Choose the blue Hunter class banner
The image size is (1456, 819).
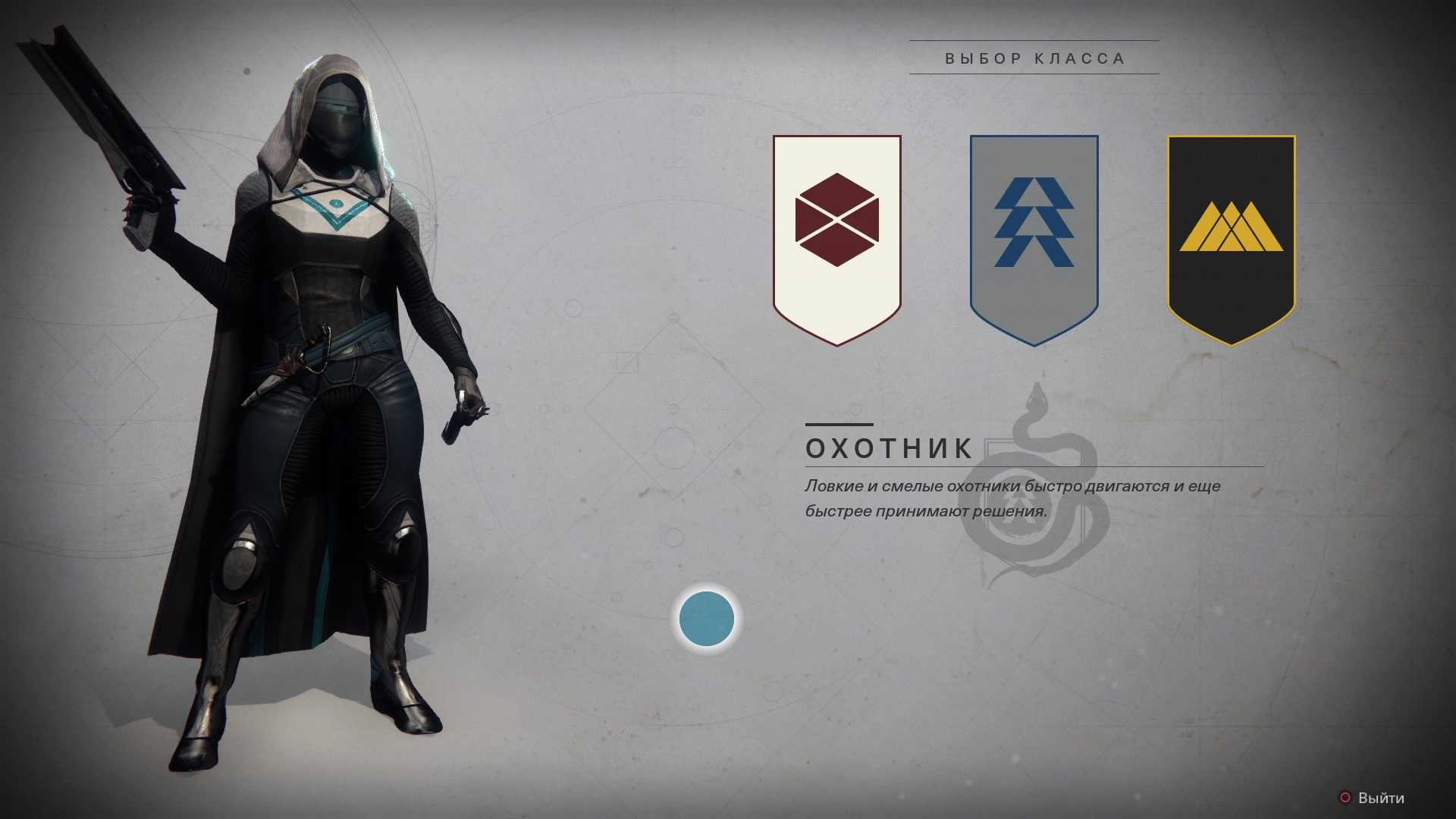tap(1034, 235)
